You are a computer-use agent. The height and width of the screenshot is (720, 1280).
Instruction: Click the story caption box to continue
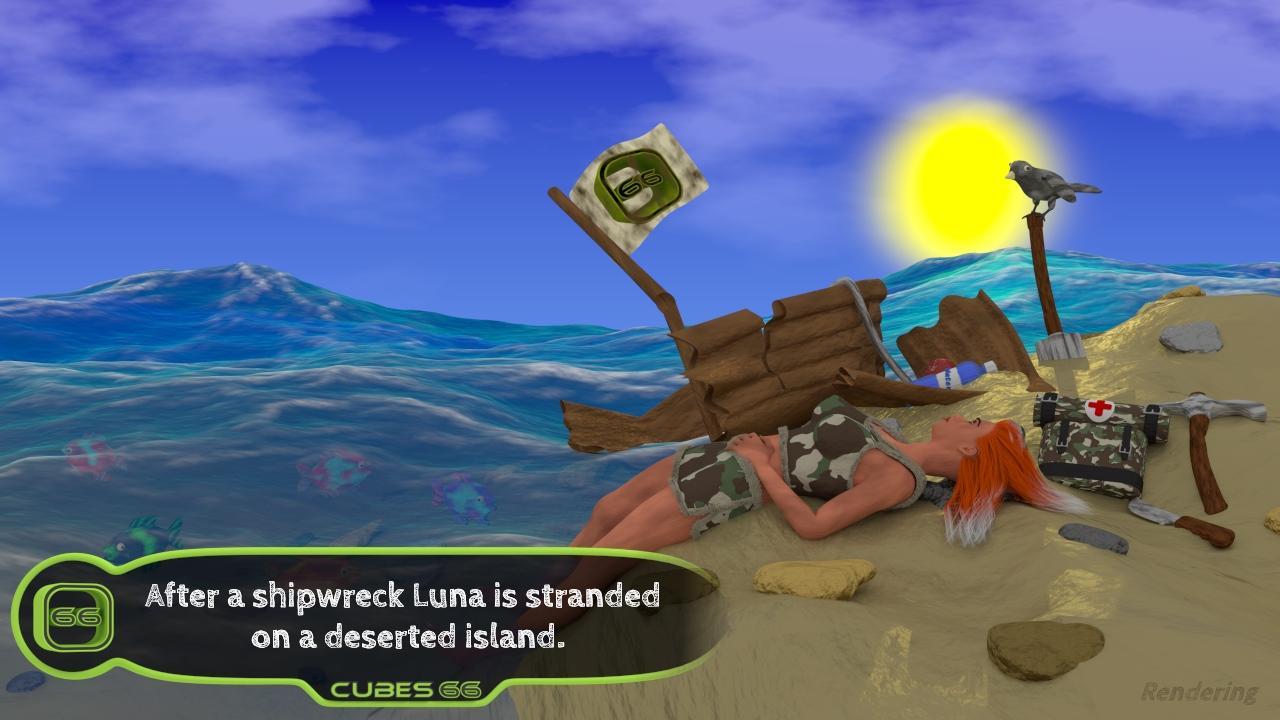(402, 615)
